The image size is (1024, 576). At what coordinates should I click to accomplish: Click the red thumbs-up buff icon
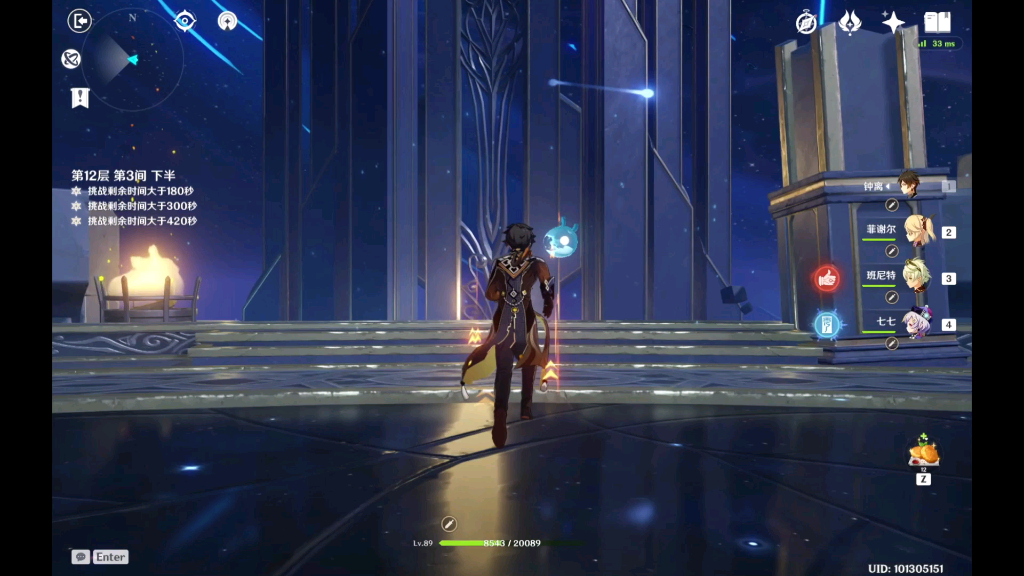pyautogui.click(x=827, y=278)
